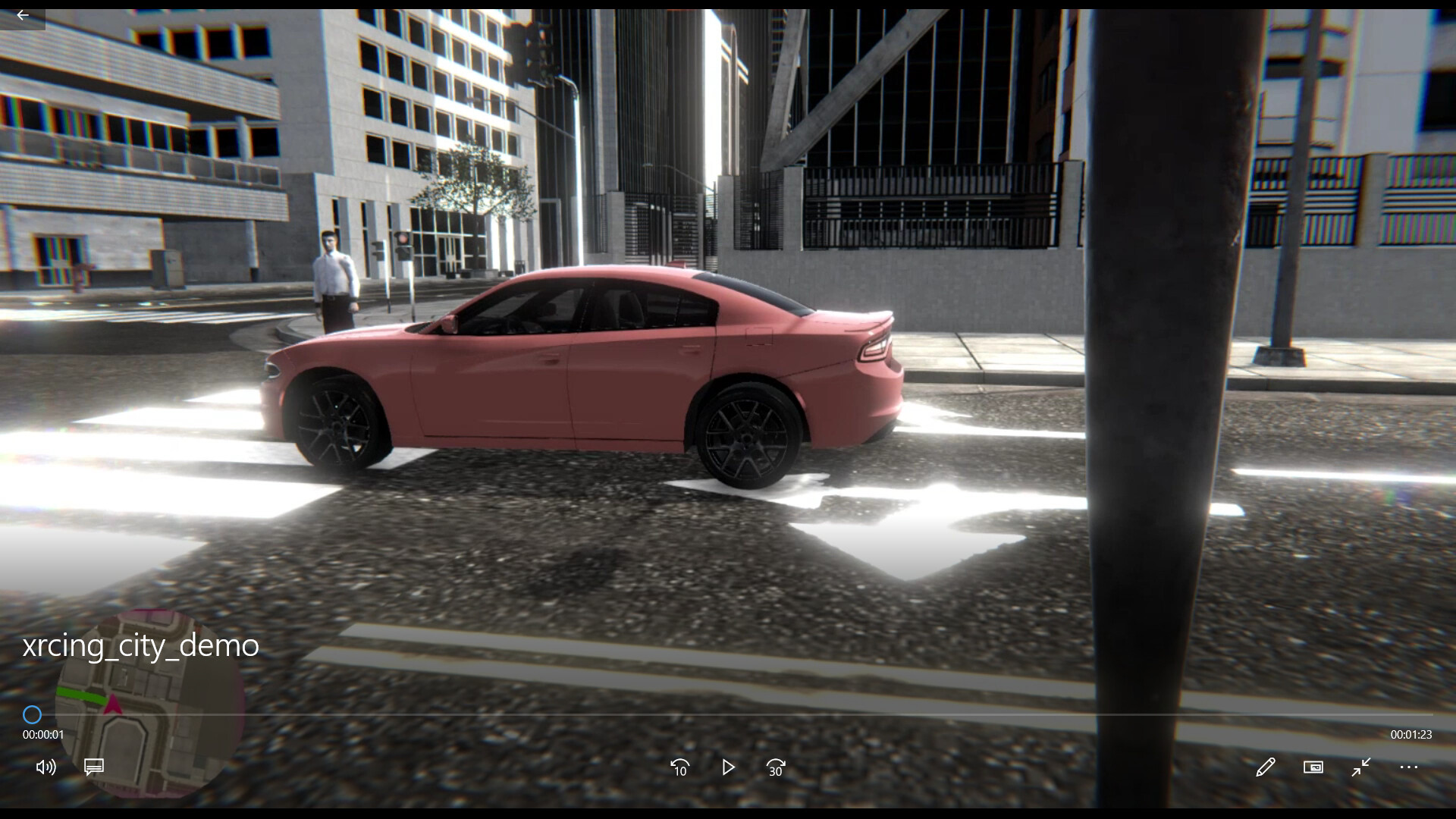Expand the ellipsis dropdown for playback settings
1456x819 pixels.
tap(1409, 767)
